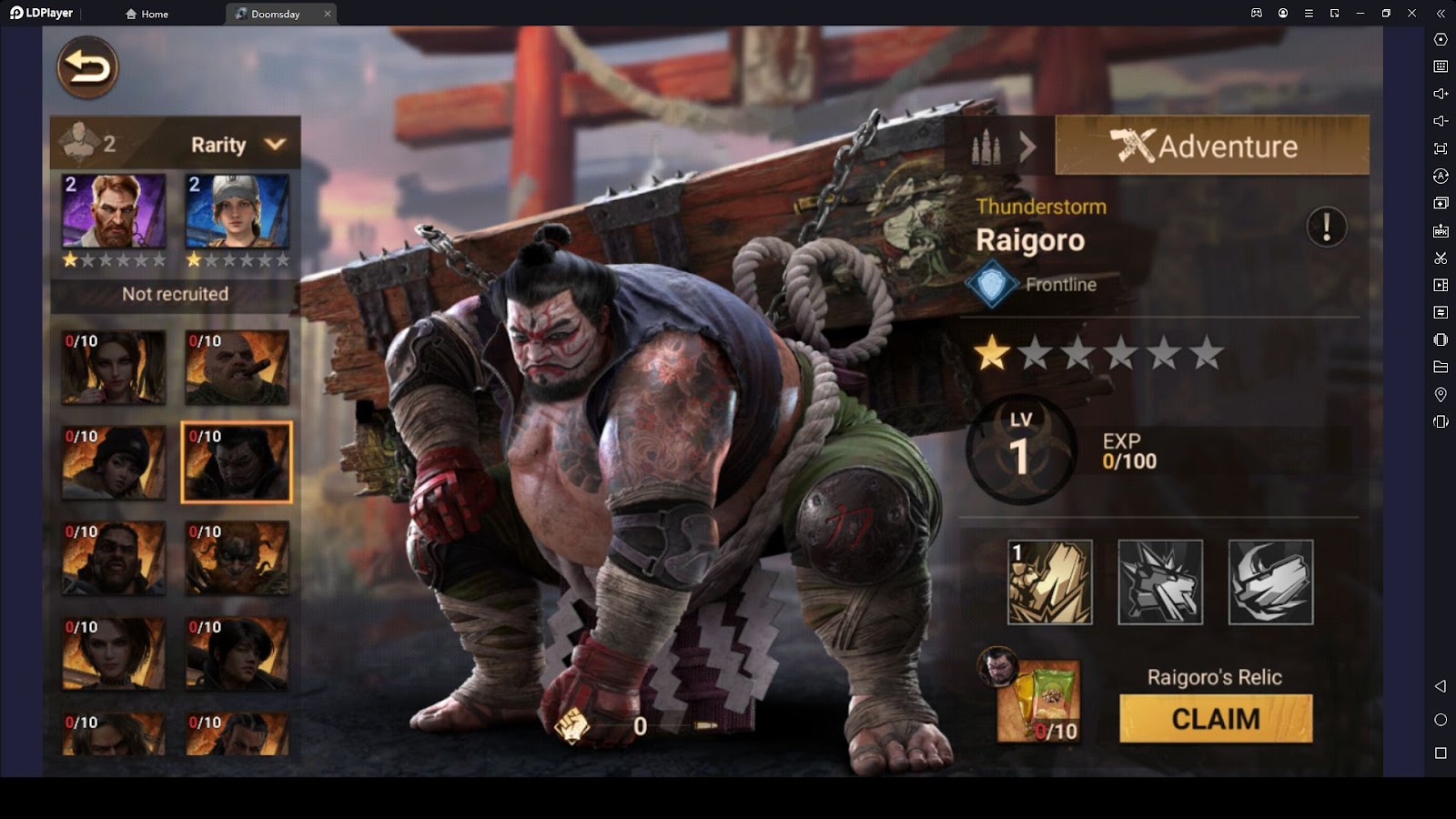
Task: Close the Doomsday emulator tab
Action: pyautogui.click(x=328, y=14)
